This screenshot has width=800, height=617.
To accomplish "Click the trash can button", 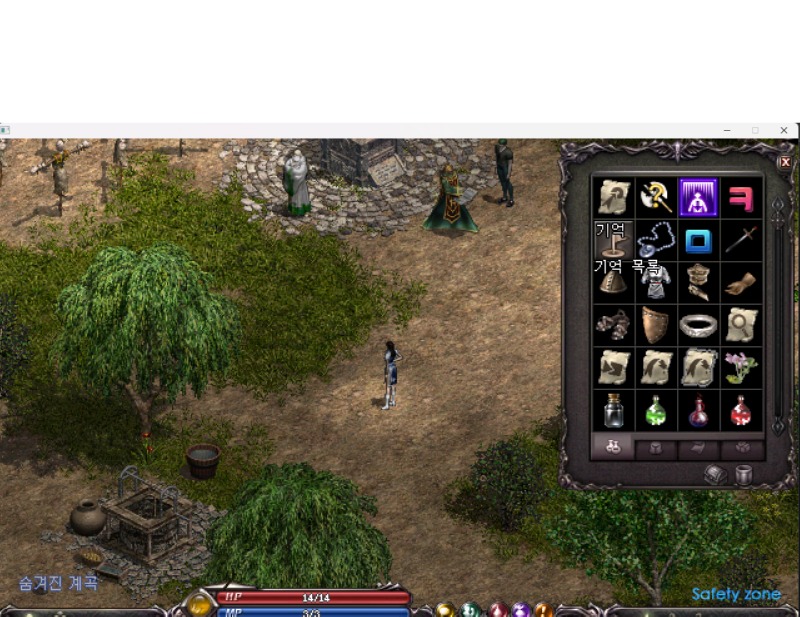I will click(x=744, y=475).
